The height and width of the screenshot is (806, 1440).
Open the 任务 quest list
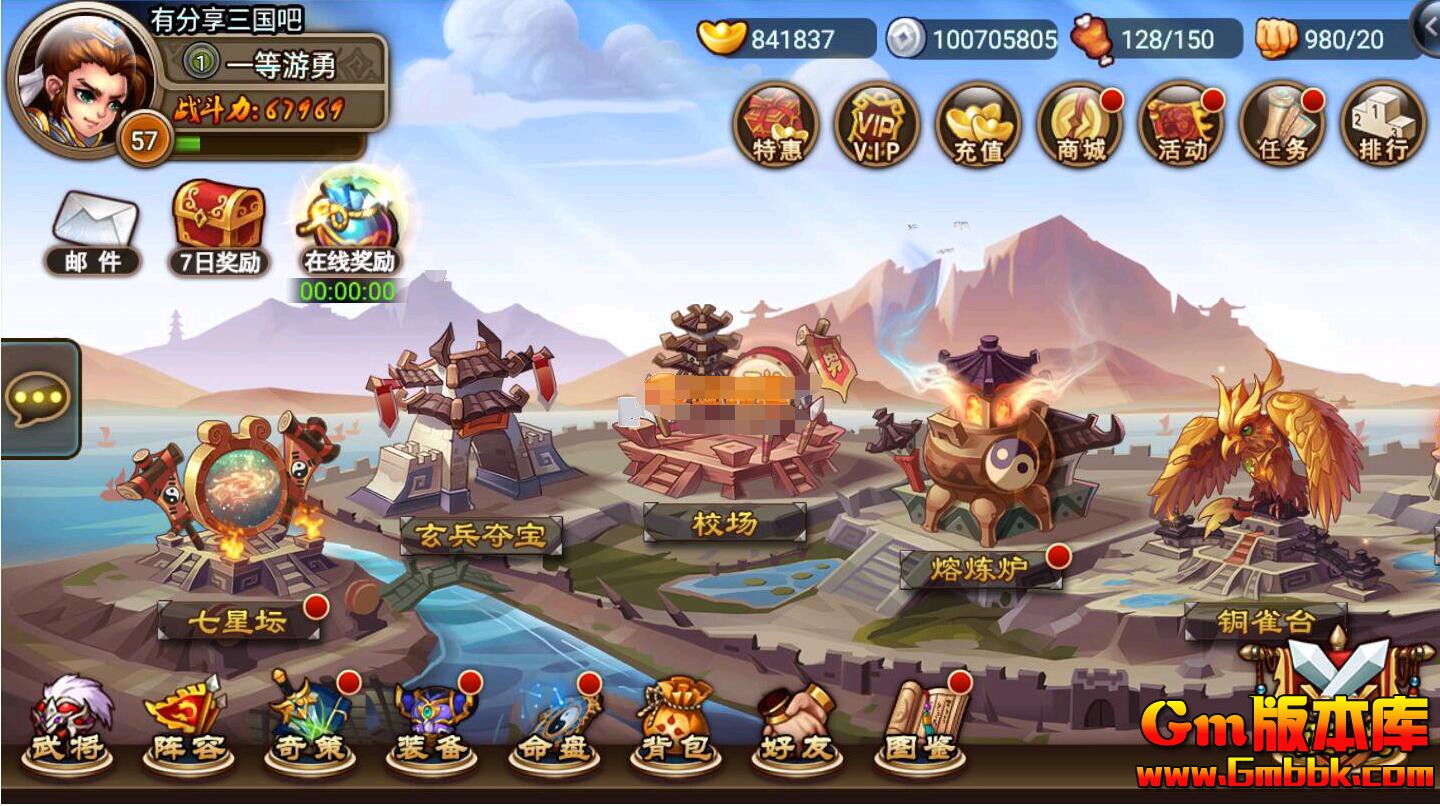coord(1282,125)
